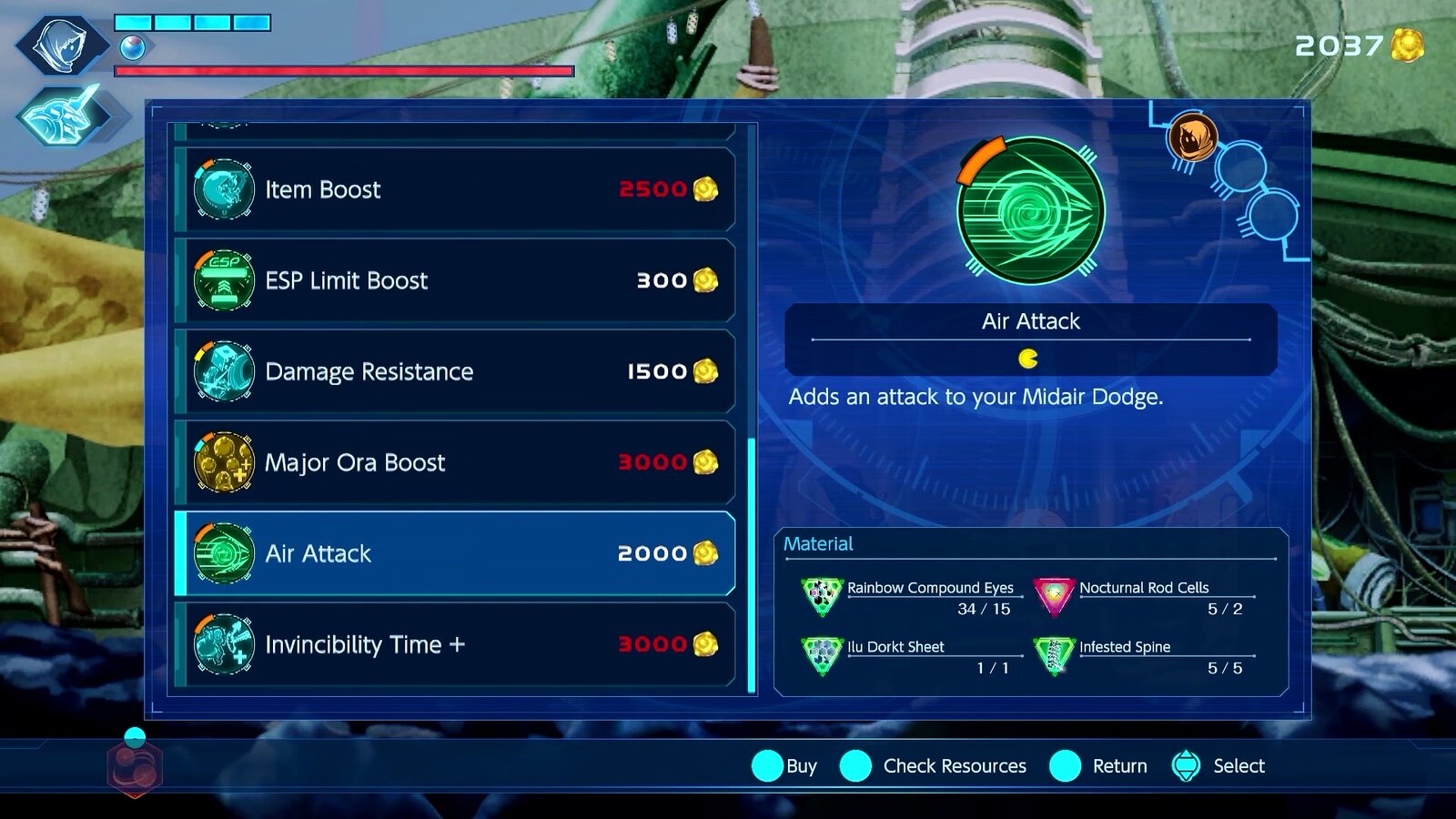Click the shop list scrollbar
Viewport: 1456px width, 819px height.
[752, 564]
